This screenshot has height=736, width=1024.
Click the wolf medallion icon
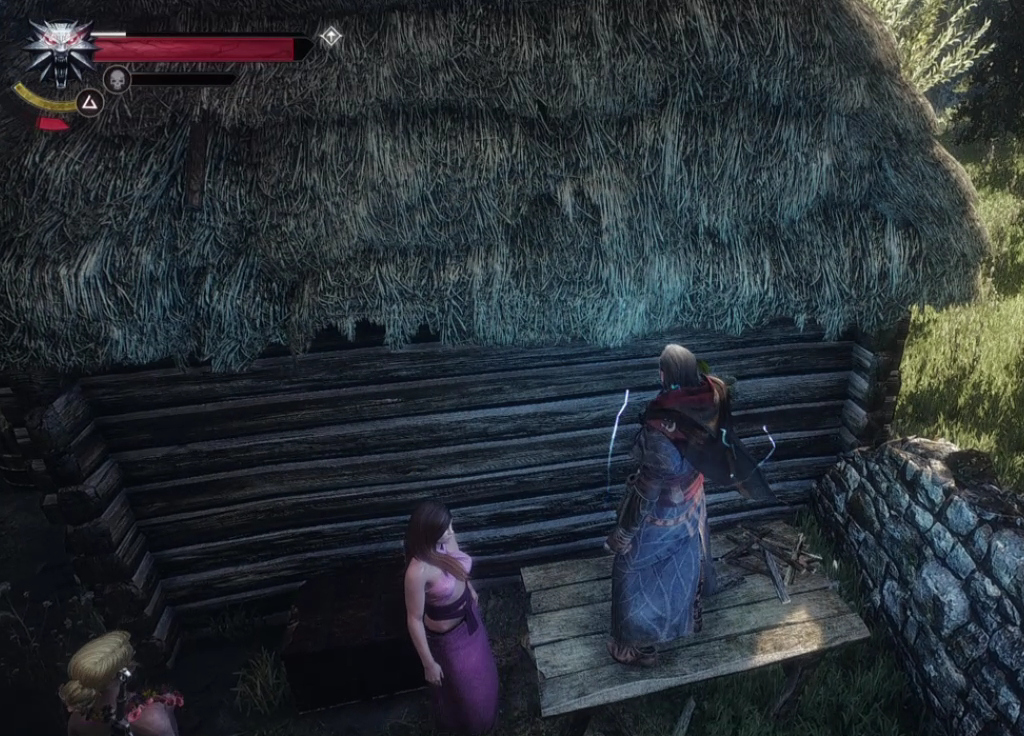pyautogui.click(x=60, y=50)
